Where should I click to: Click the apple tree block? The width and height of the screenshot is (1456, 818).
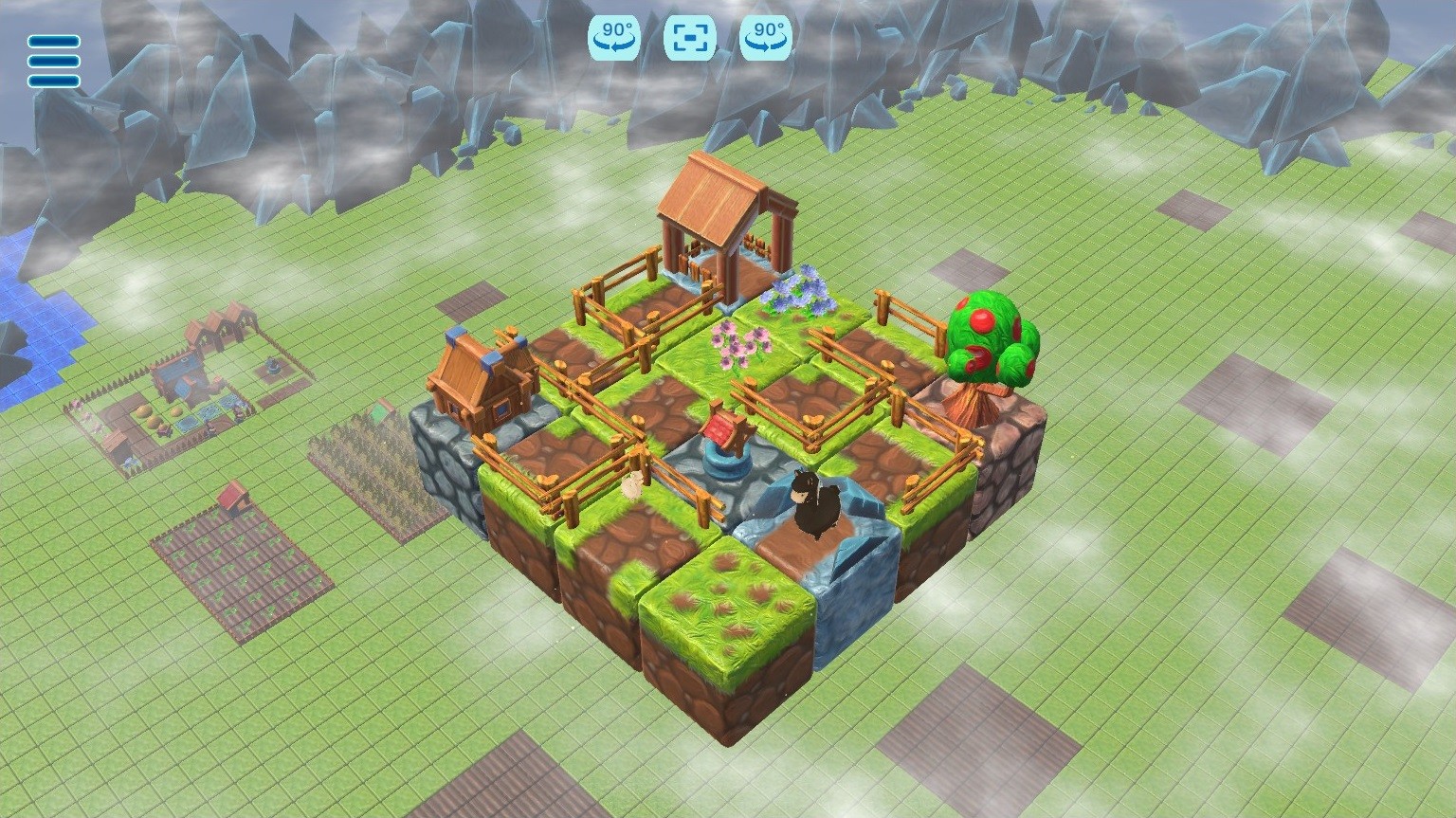(x=990, y=341)
